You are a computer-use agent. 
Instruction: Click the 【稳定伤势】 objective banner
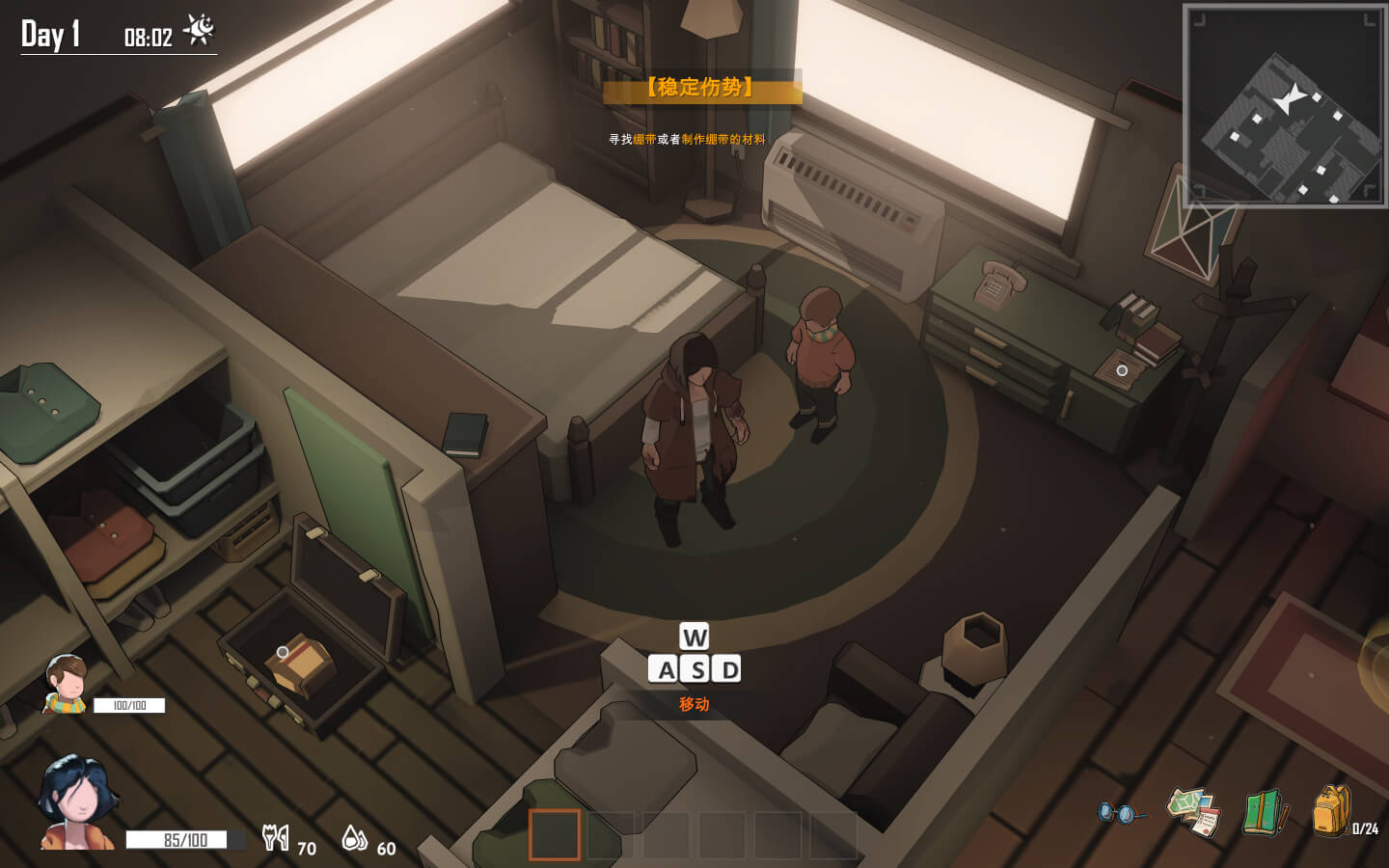pos(701,88)
